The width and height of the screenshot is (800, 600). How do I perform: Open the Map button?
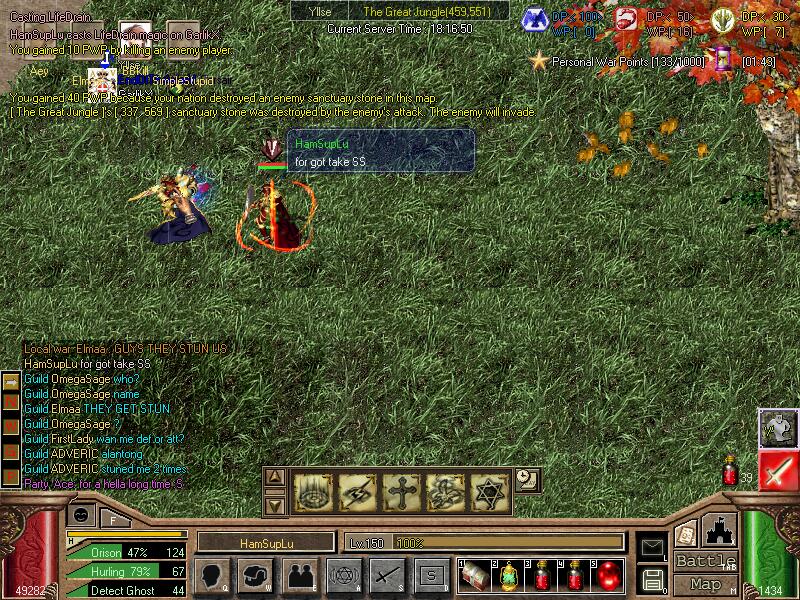click(x=706, y=584)
